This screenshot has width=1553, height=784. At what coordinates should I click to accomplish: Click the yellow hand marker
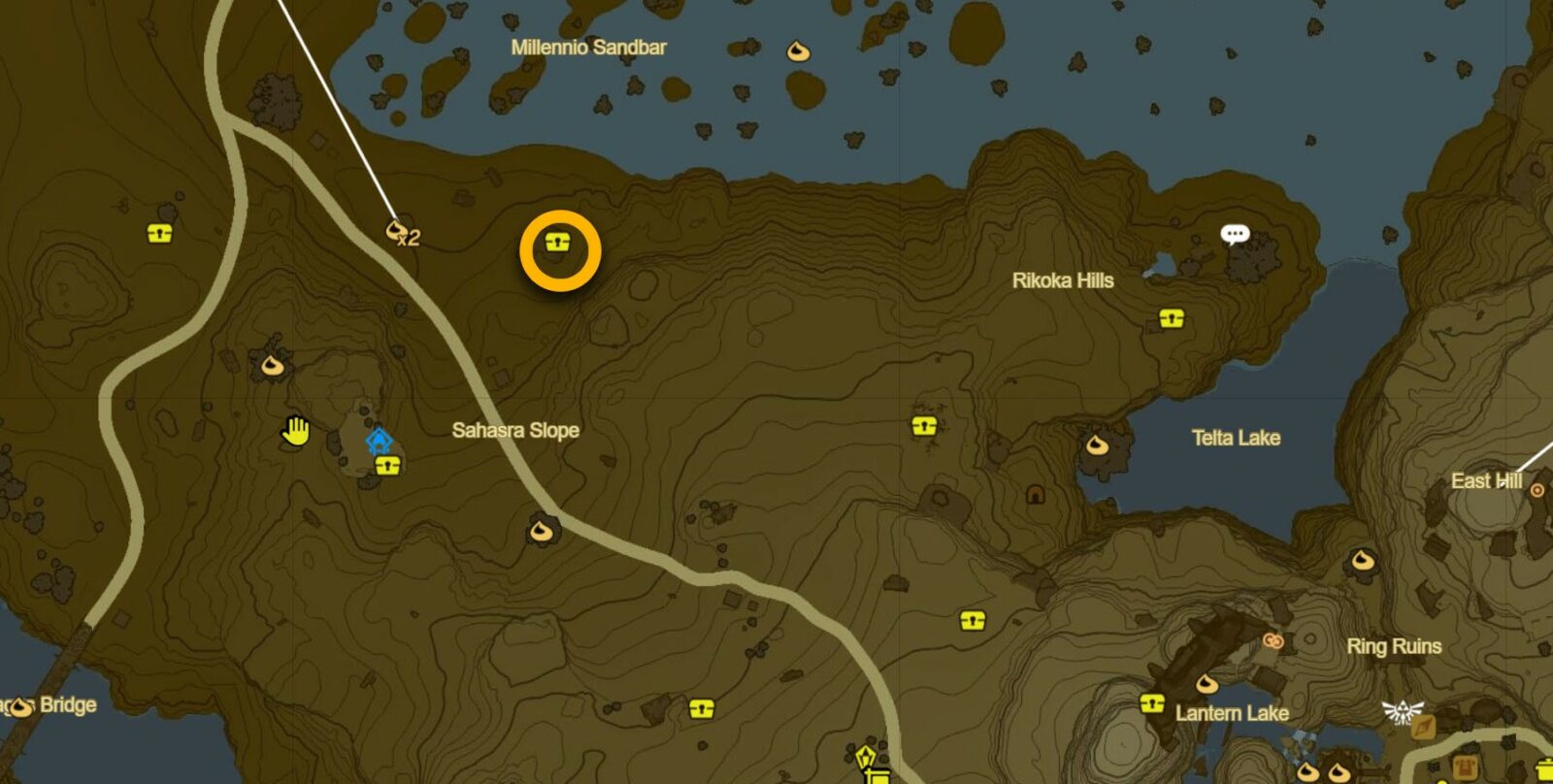pos(295,431)
